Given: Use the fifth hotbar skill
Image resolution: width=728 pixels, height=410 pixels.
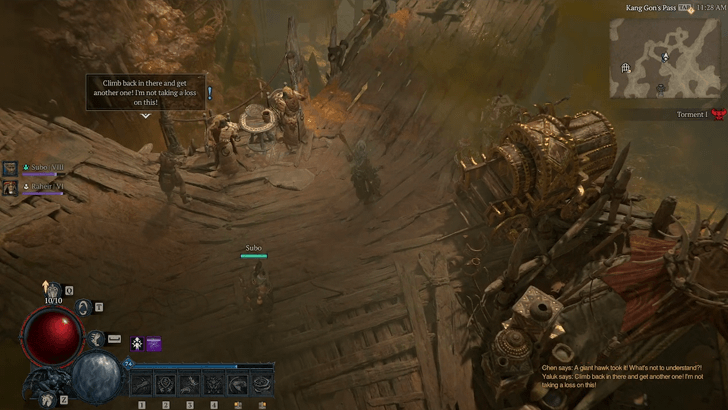Looking at the screenshot, I should point(237,384).
